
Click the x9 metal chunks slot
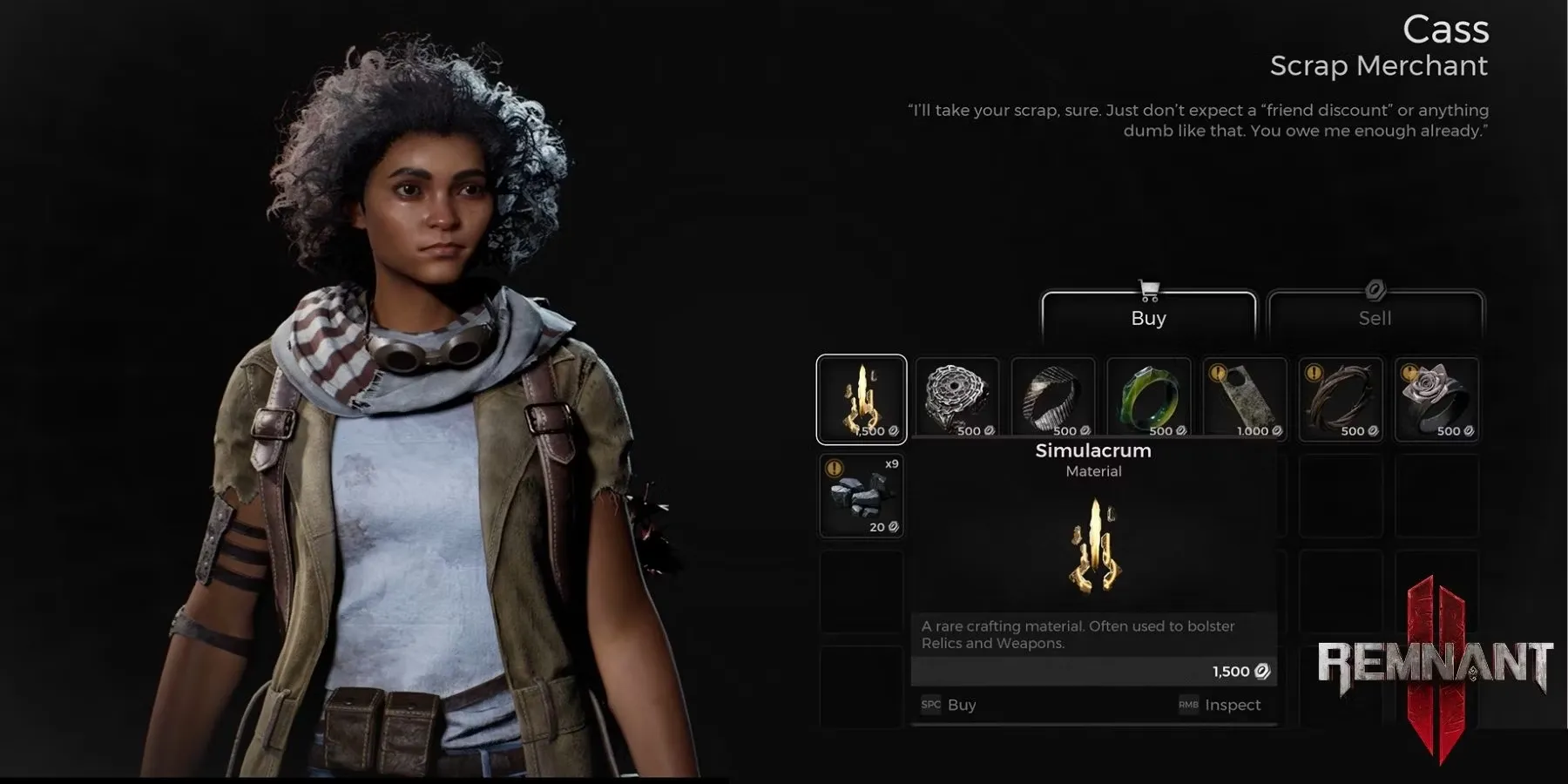[862, 495]
